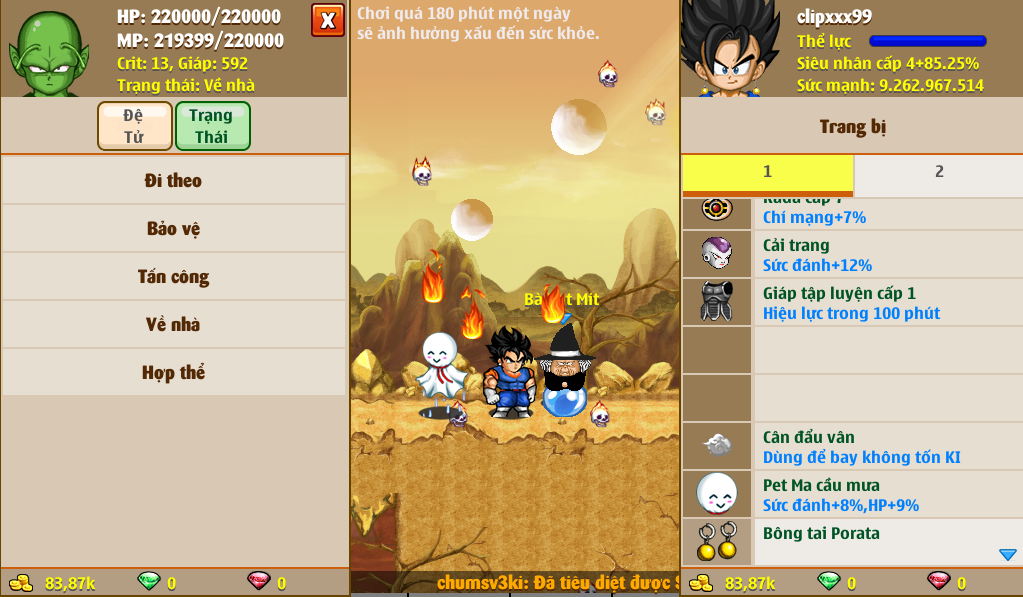Select the Cải trang costume item
Screen dimensions: 1023x597
click(852, 255)
